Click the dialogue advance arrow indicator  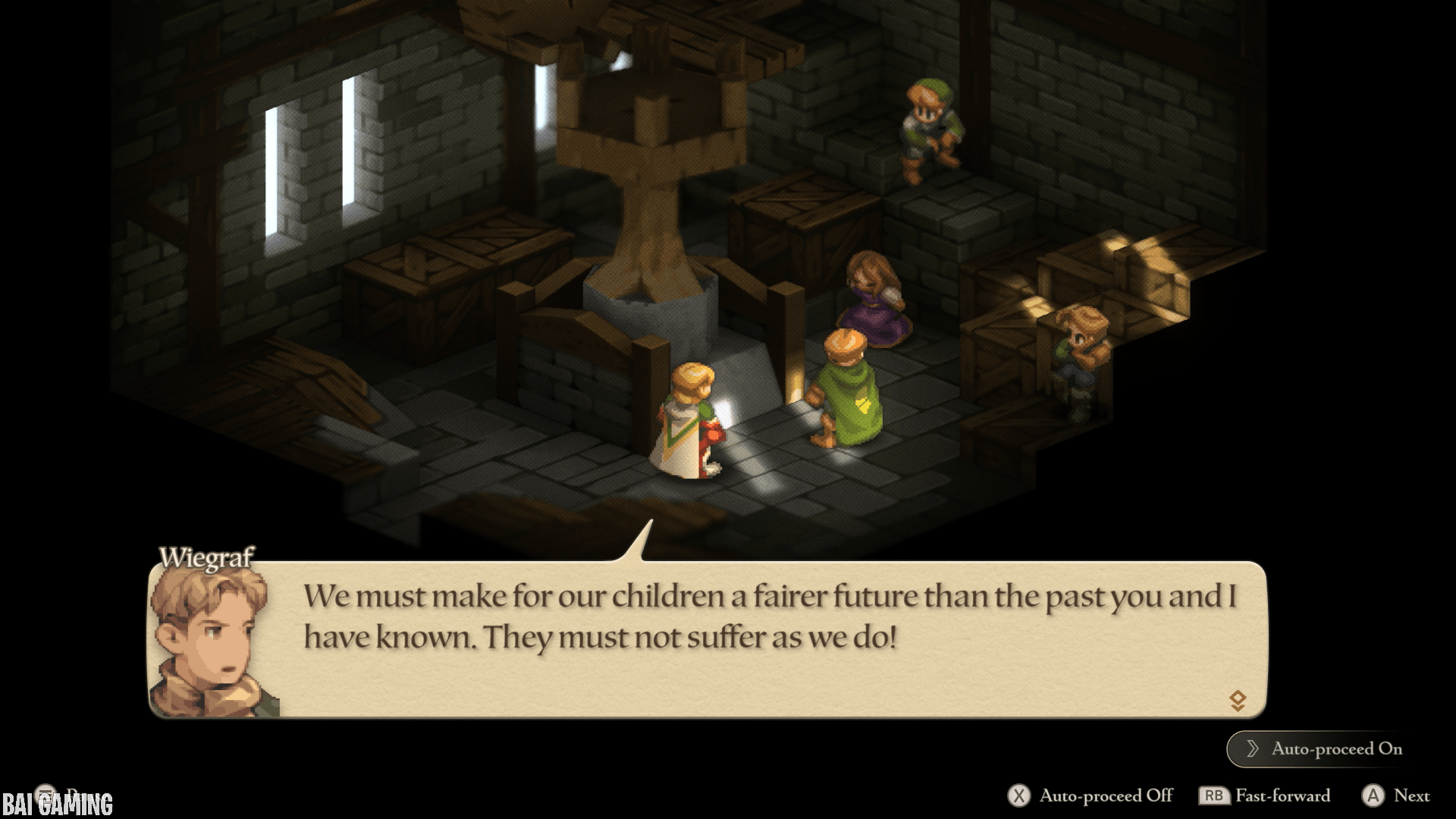(1238, 700)
